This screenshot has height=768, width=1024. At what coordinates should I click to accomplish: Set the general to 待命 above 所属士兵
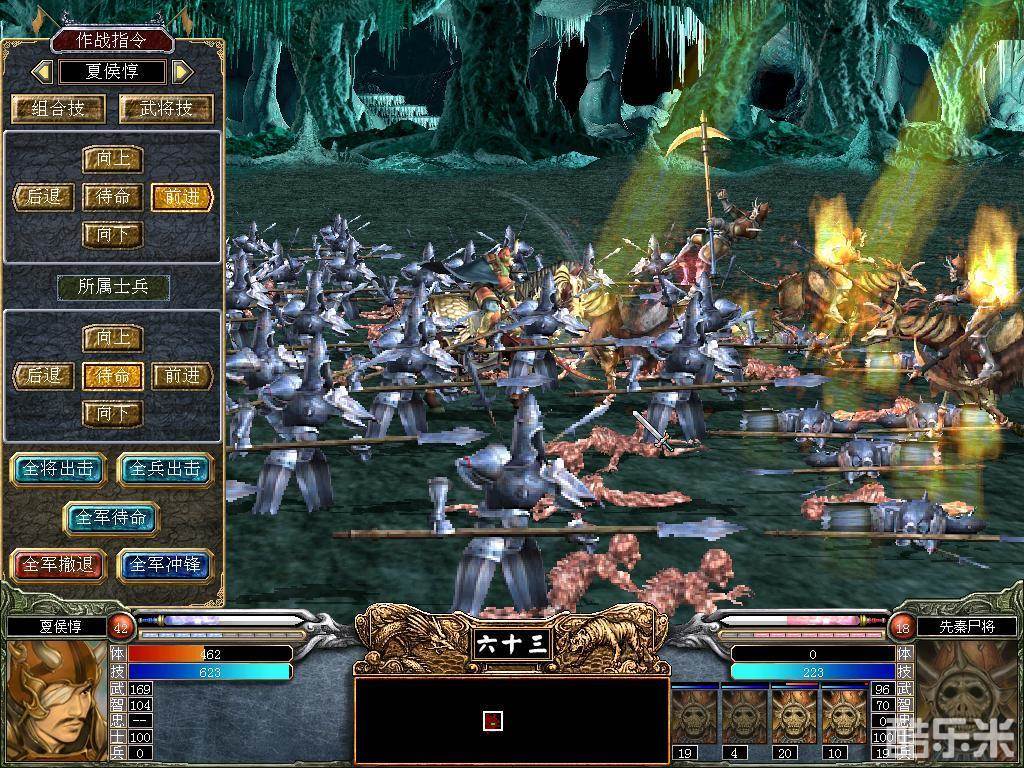click(x=112, y=197)
